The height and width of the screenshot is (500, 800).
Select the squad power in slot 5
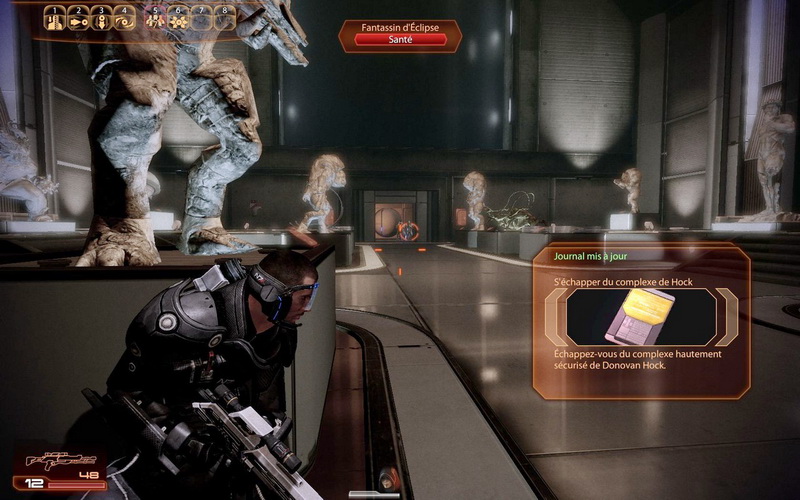154,18
